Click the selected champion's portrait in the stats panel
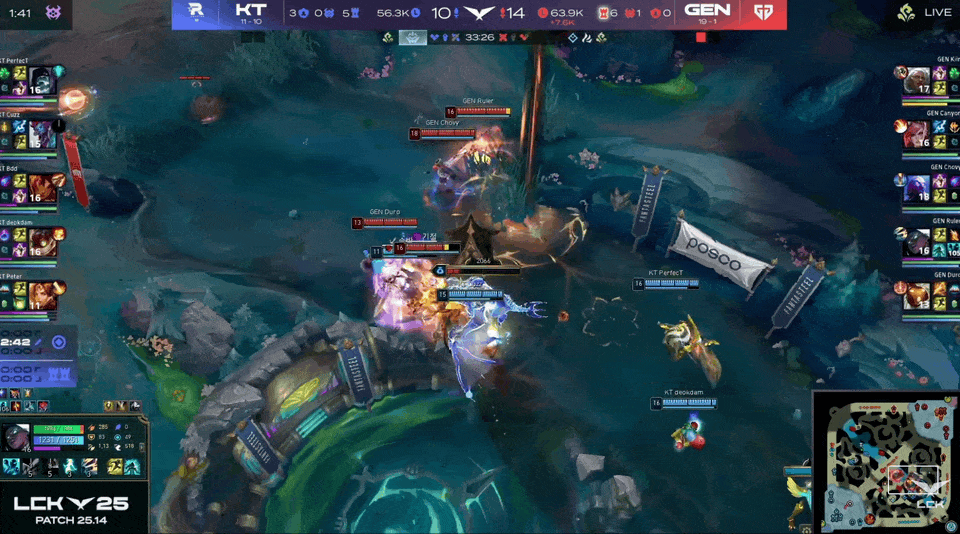This screenshot has width=960, height=534. pyautogui.click(x=17, y=439)
